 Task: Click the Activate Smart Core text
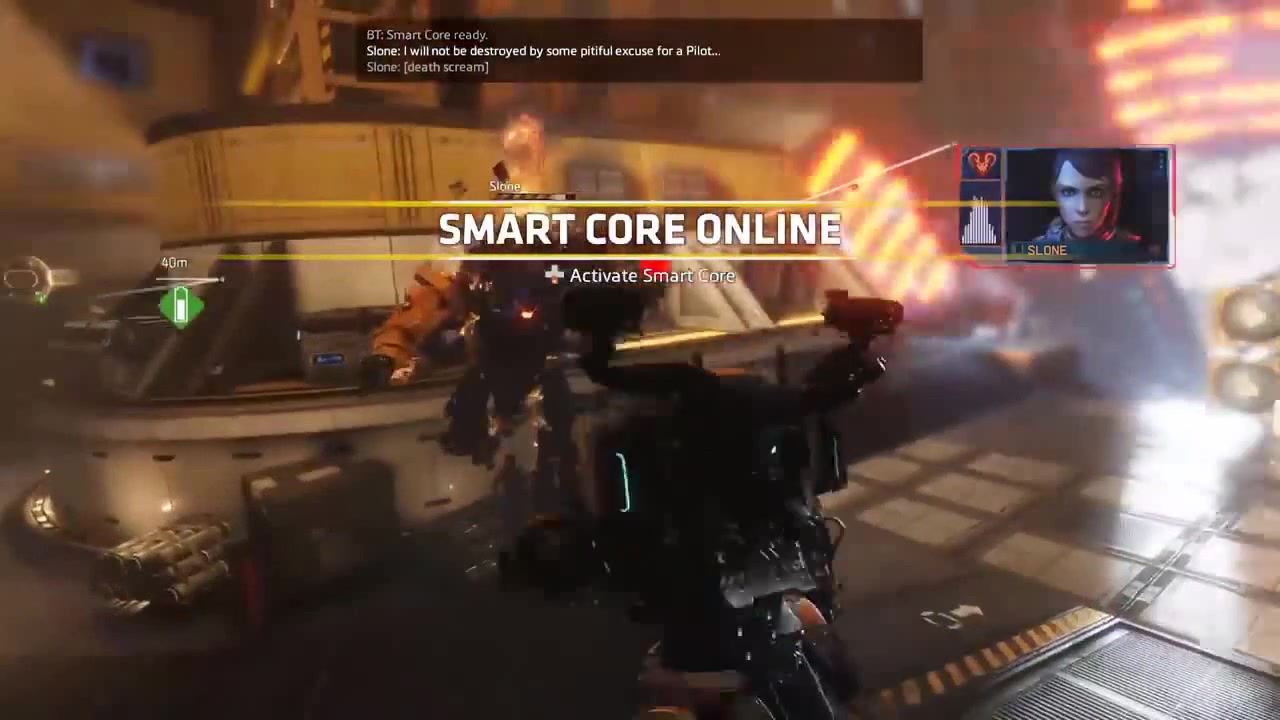(x=652, y=276)
